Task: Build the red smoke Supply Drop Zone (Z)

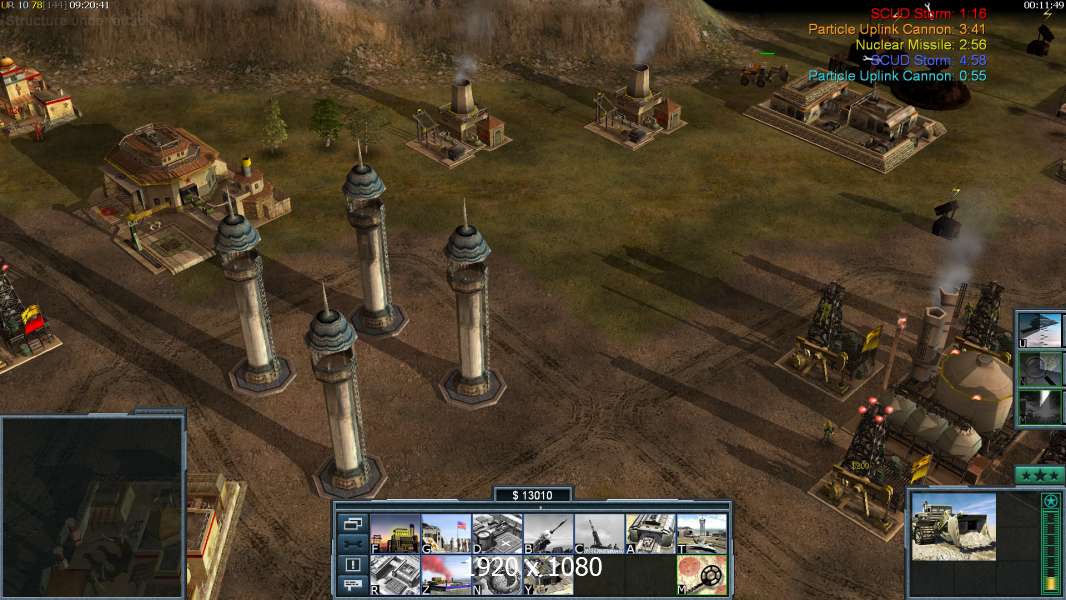Action: coord(446,574)
